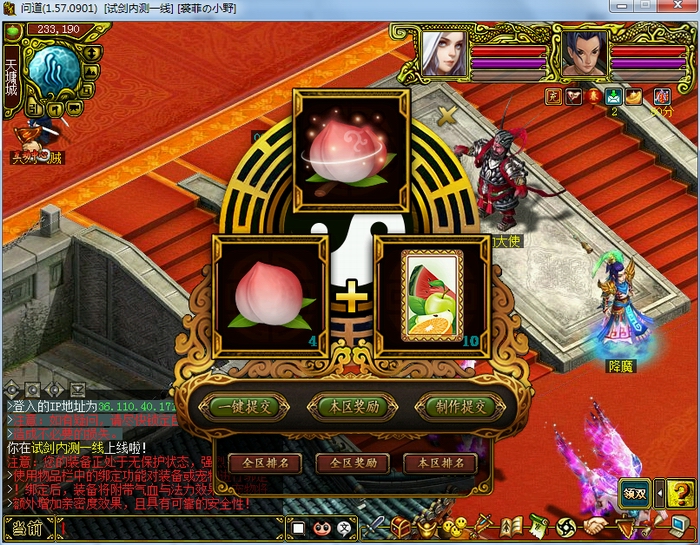The width and height of the screenshot is (700, 545).
Task: Click the yellow question mark help button
Action: point(681,492)
